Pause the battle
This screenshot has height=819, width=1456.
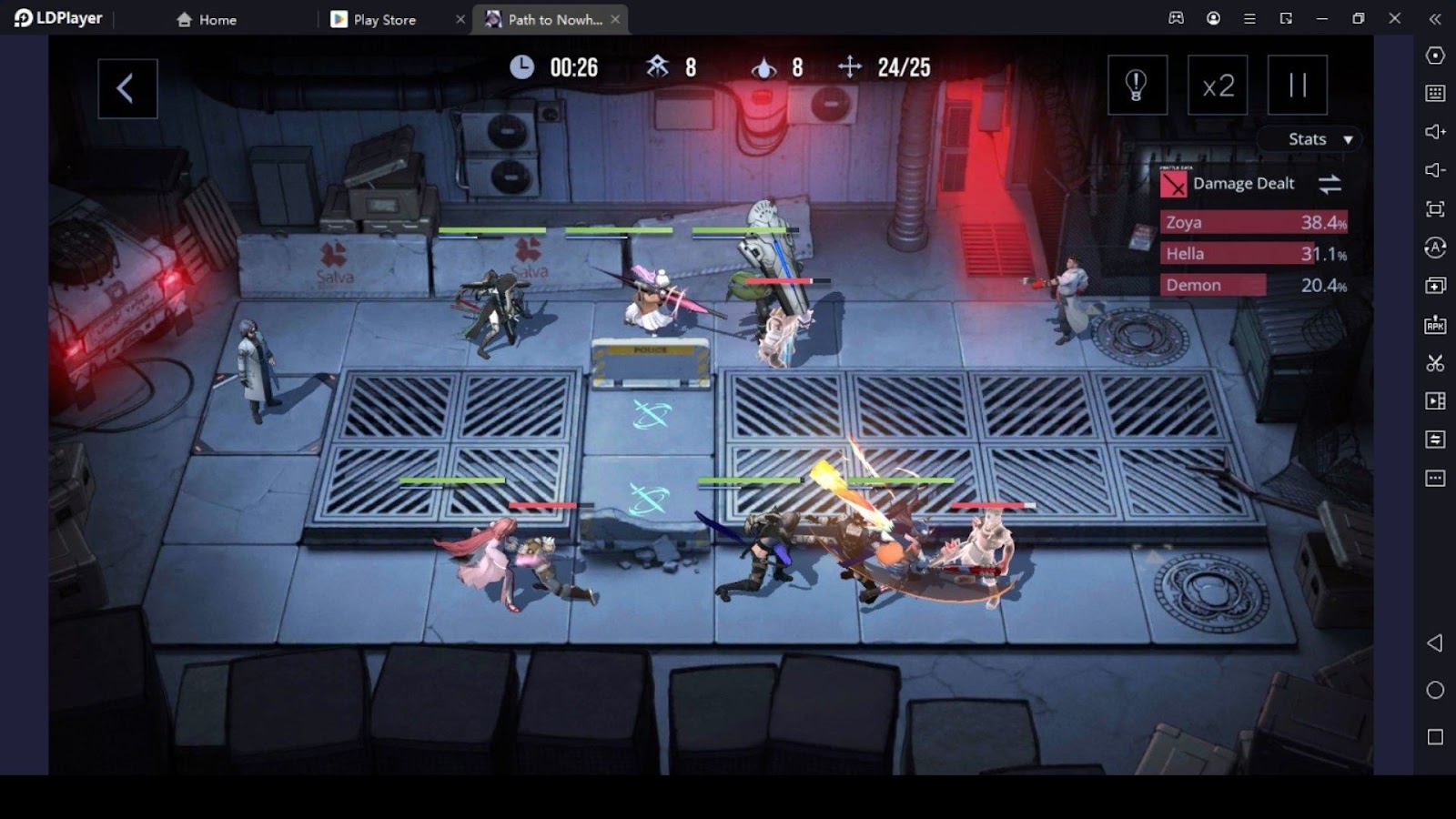pyautogui.click(x=1297, y=86)
